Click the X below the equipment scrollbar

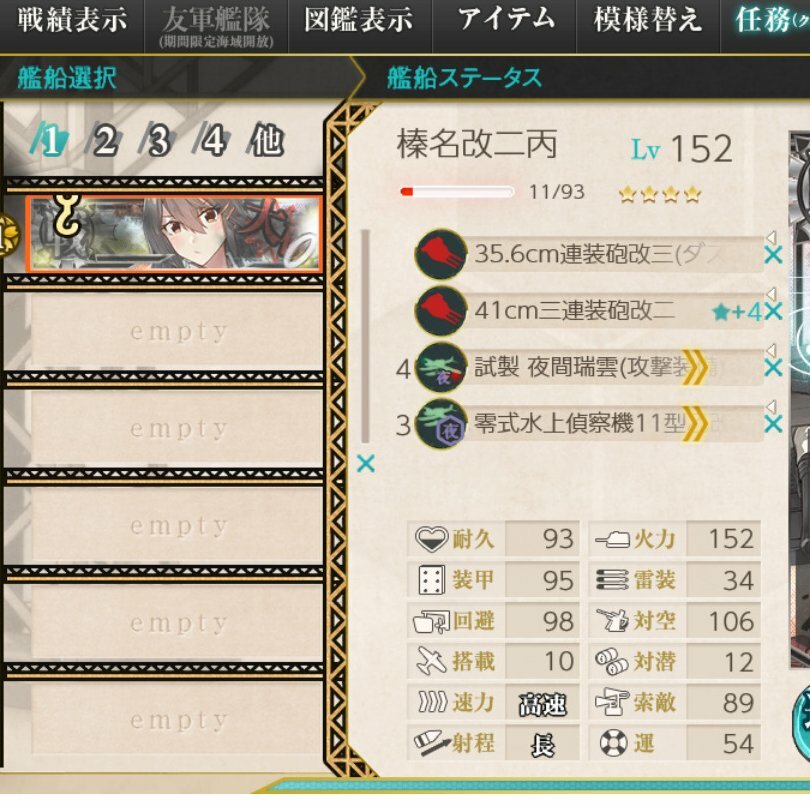366,464
